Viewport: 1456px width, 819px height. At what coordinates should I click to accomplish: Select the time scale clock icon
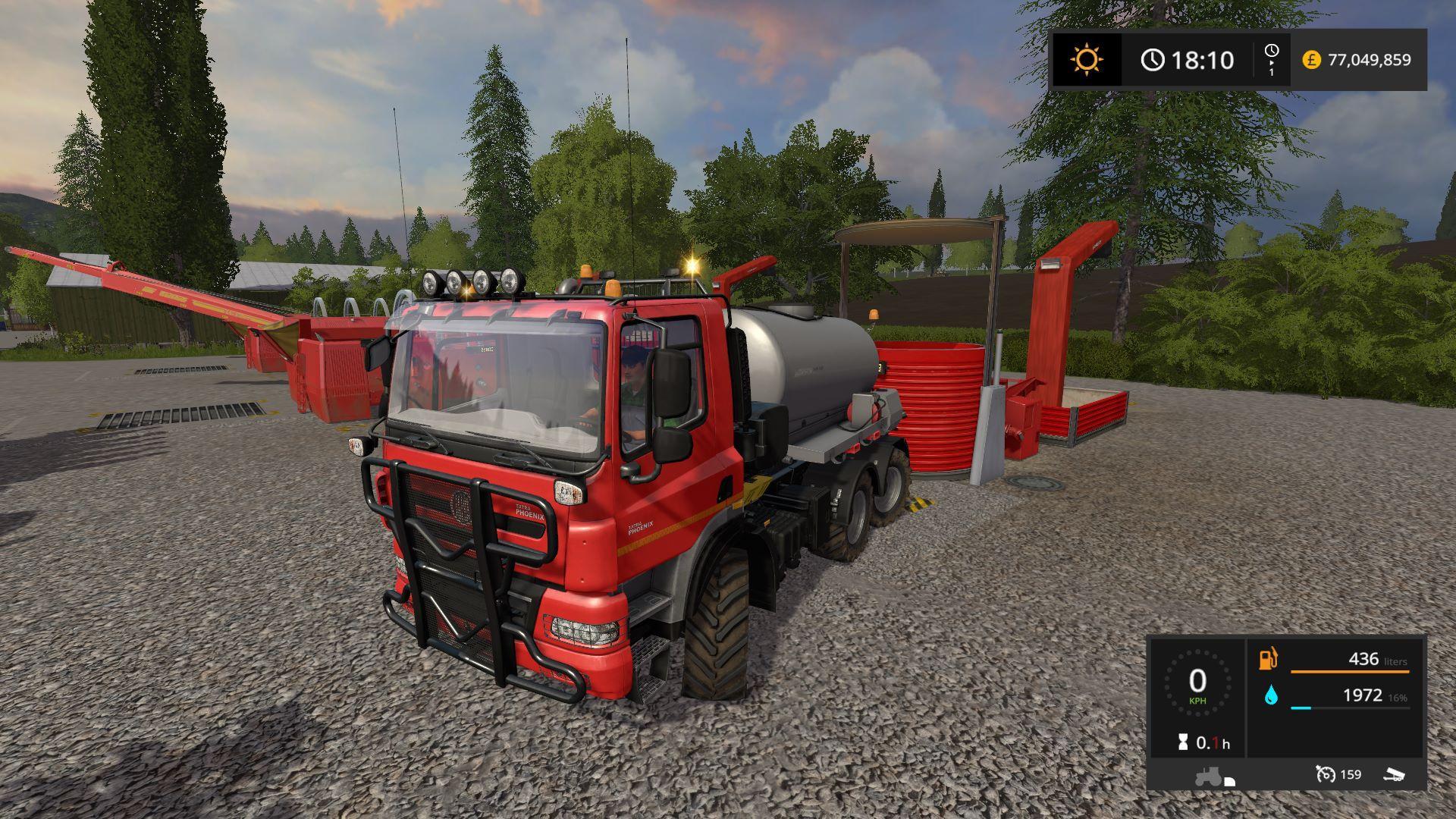[1272, 51]
